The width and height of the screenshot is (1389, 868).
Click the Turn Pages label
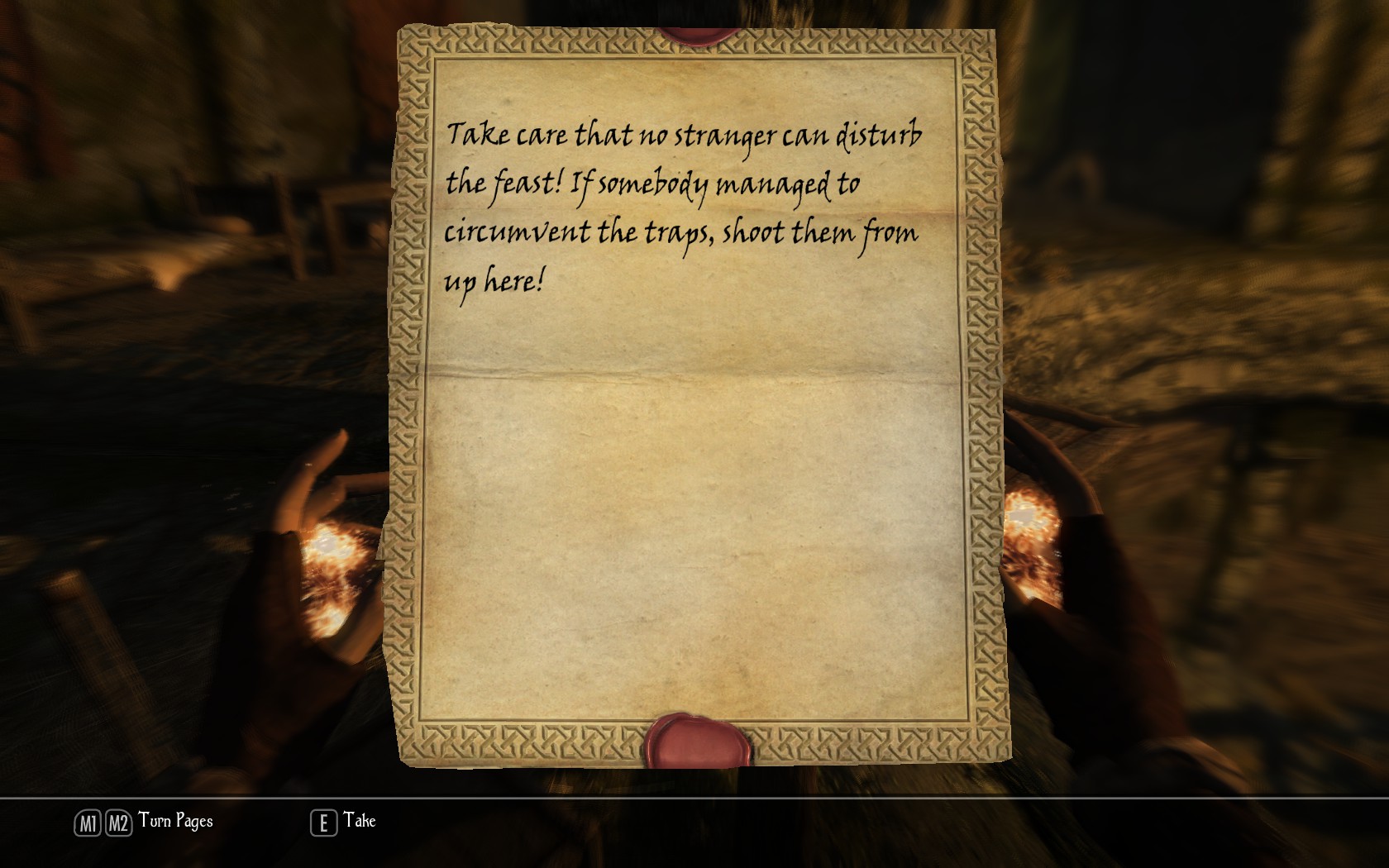pyautogui.click(x=175, y=821)
